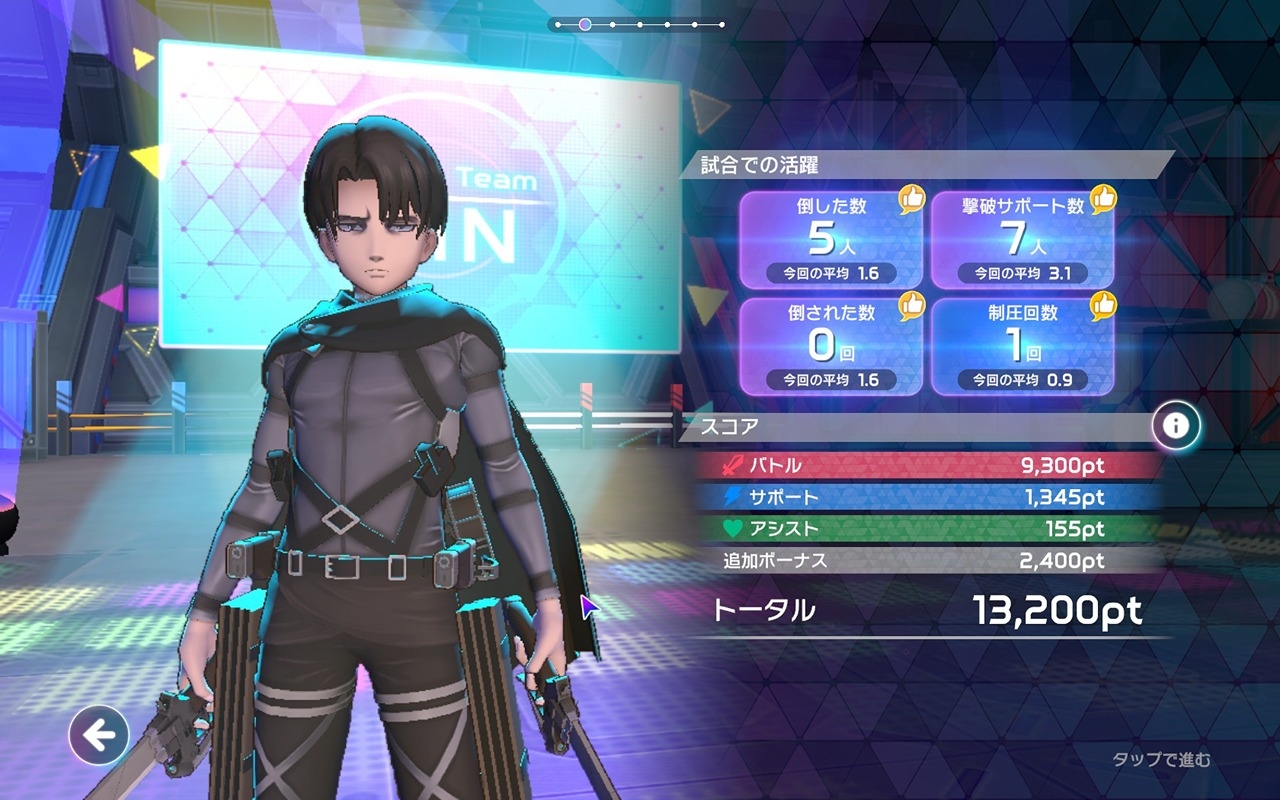Select the 倒した数 stat panel
This screenshot has height=800, width=1280.
coord(830,239)
